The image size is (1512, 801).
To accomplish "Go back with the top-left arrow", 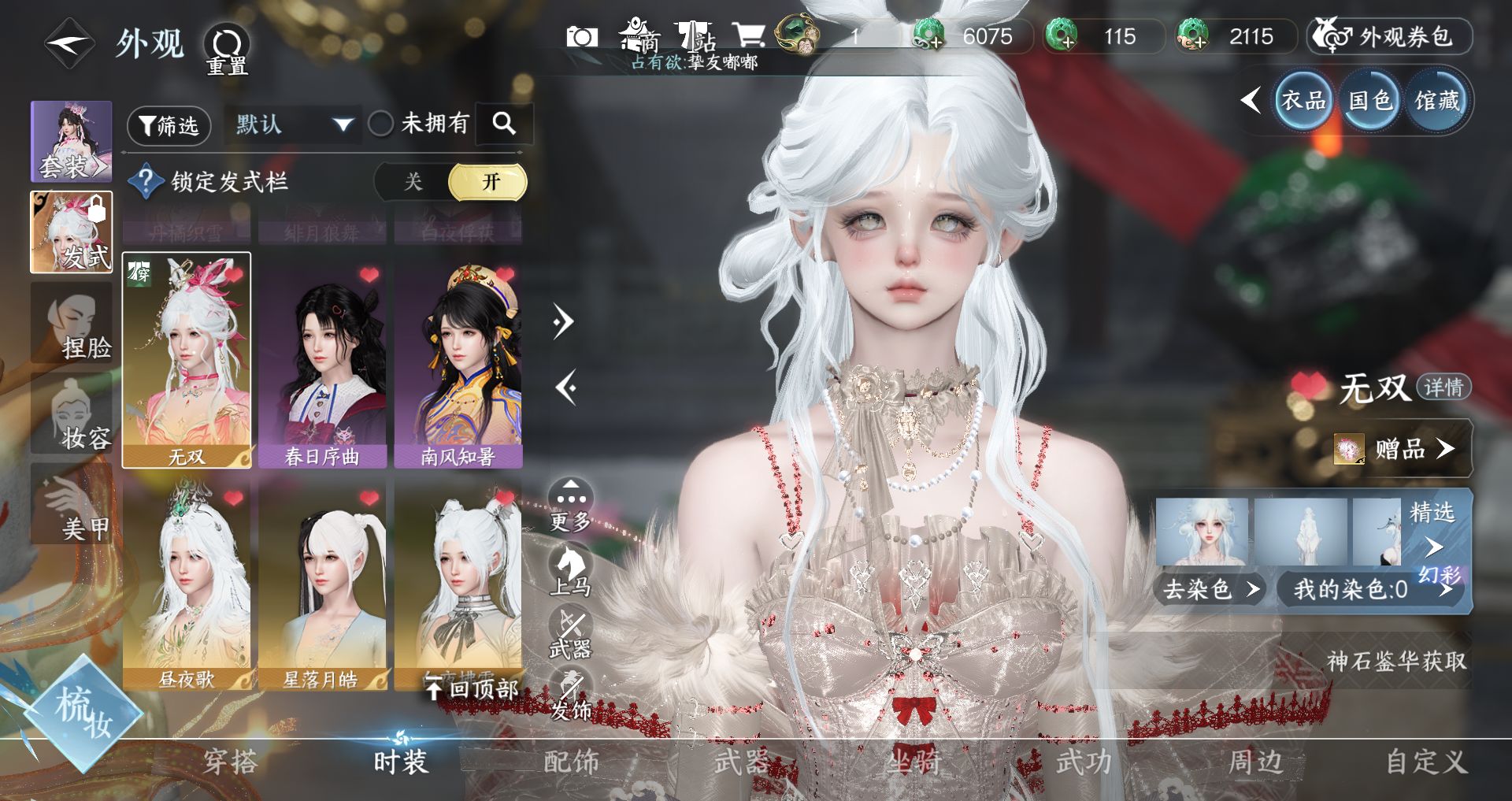I will (69, 43).
